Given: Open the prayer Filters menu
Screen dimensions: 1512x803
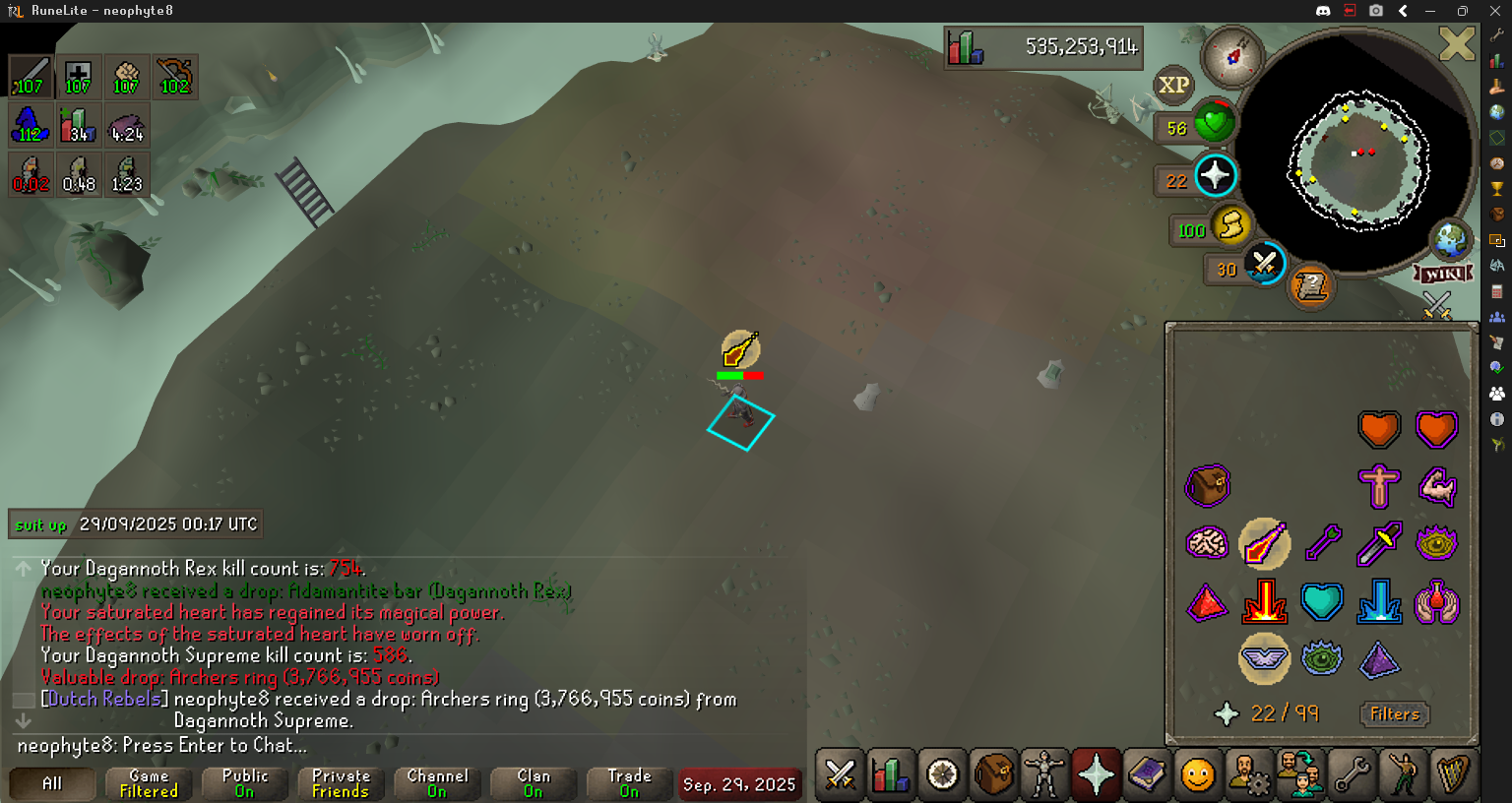Looking at the screenshot, I should pyautogui.click(x=1395, y=714).
